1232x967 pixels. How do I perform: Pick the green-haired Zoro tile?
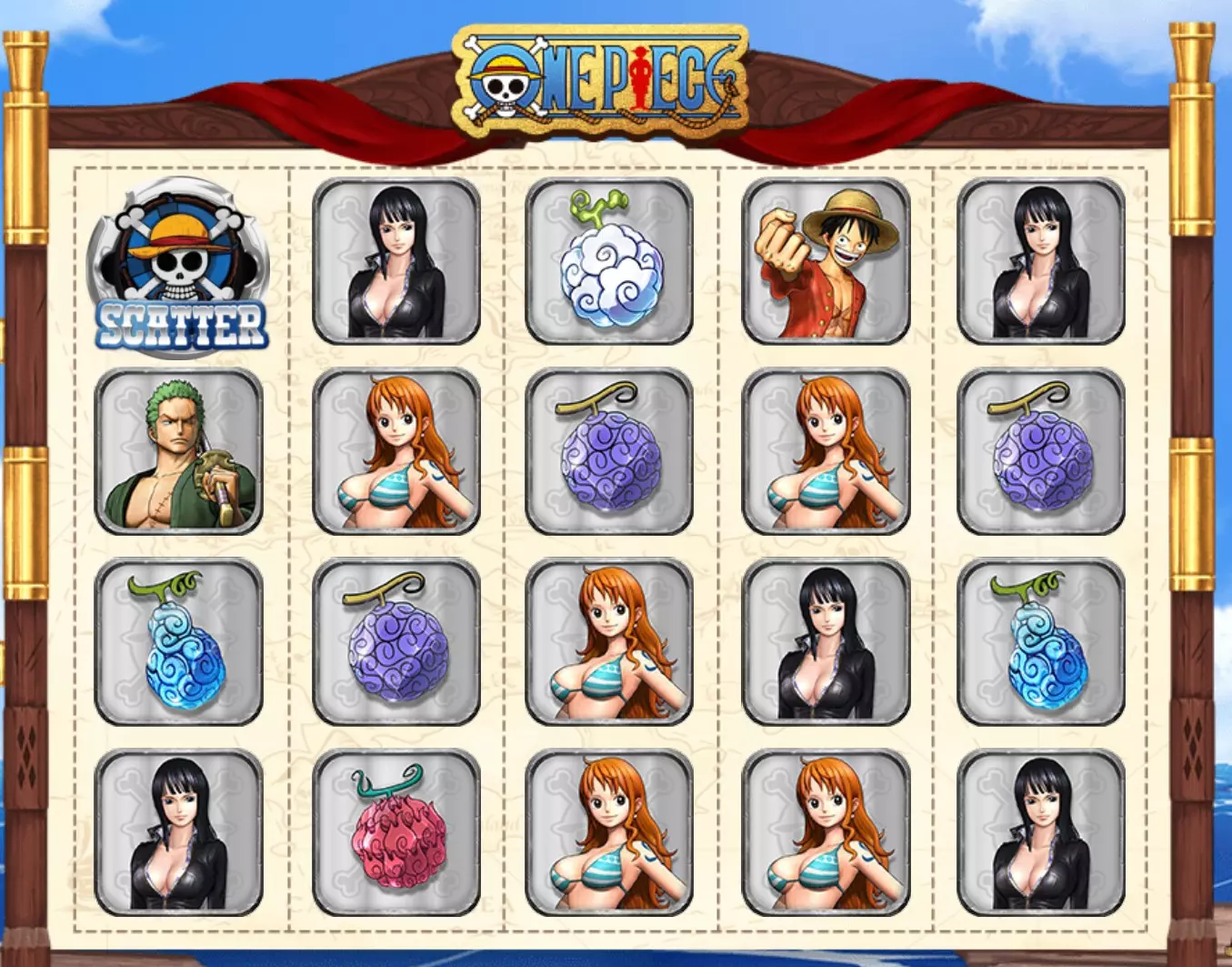[x=178, y=451]
